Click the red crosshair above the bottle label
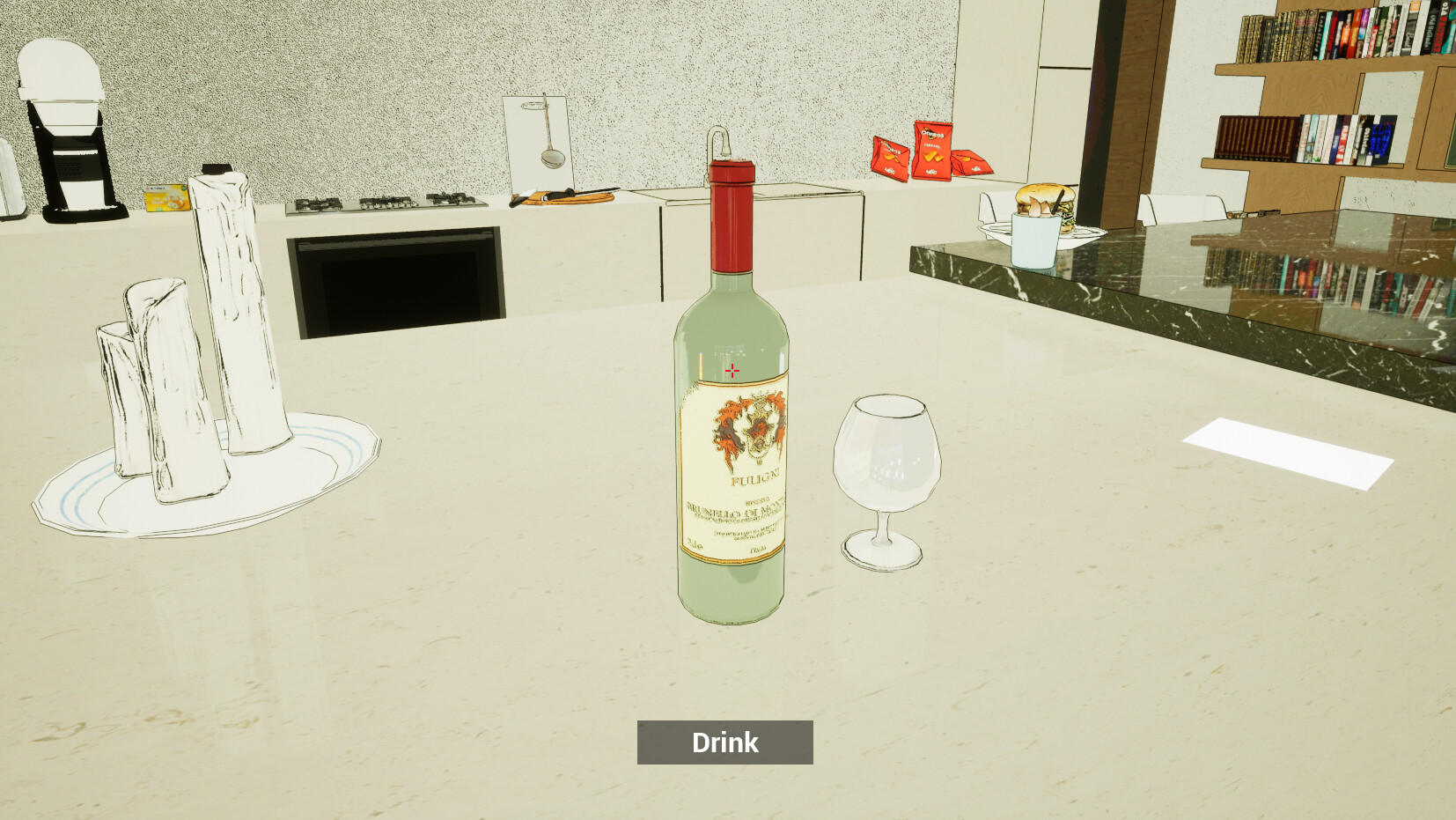The height and width of the screenshot is (820, 1456). pos(732,370)
